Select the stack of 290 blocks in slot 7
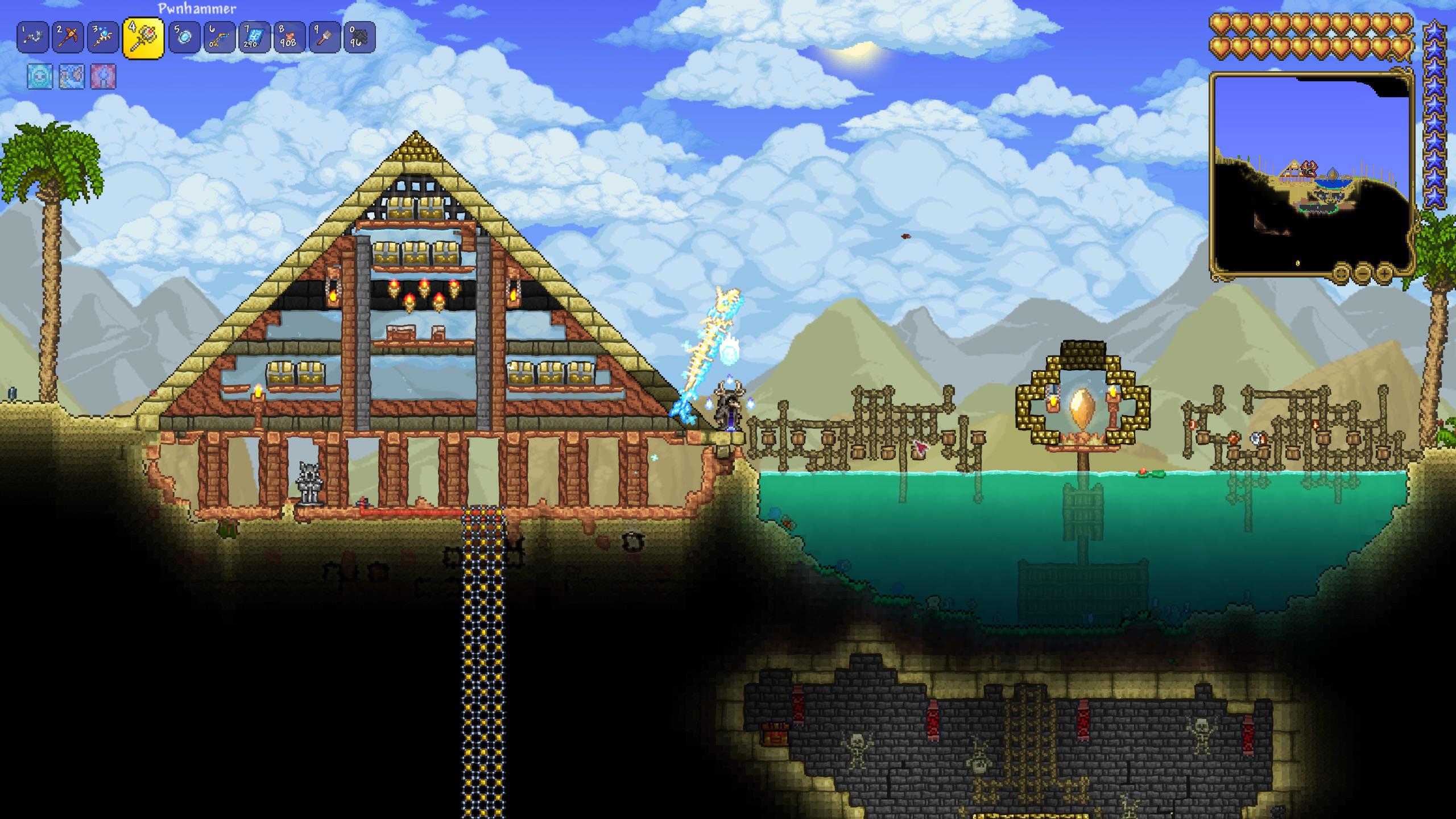 pyautogui.click(x=256, y=37)
